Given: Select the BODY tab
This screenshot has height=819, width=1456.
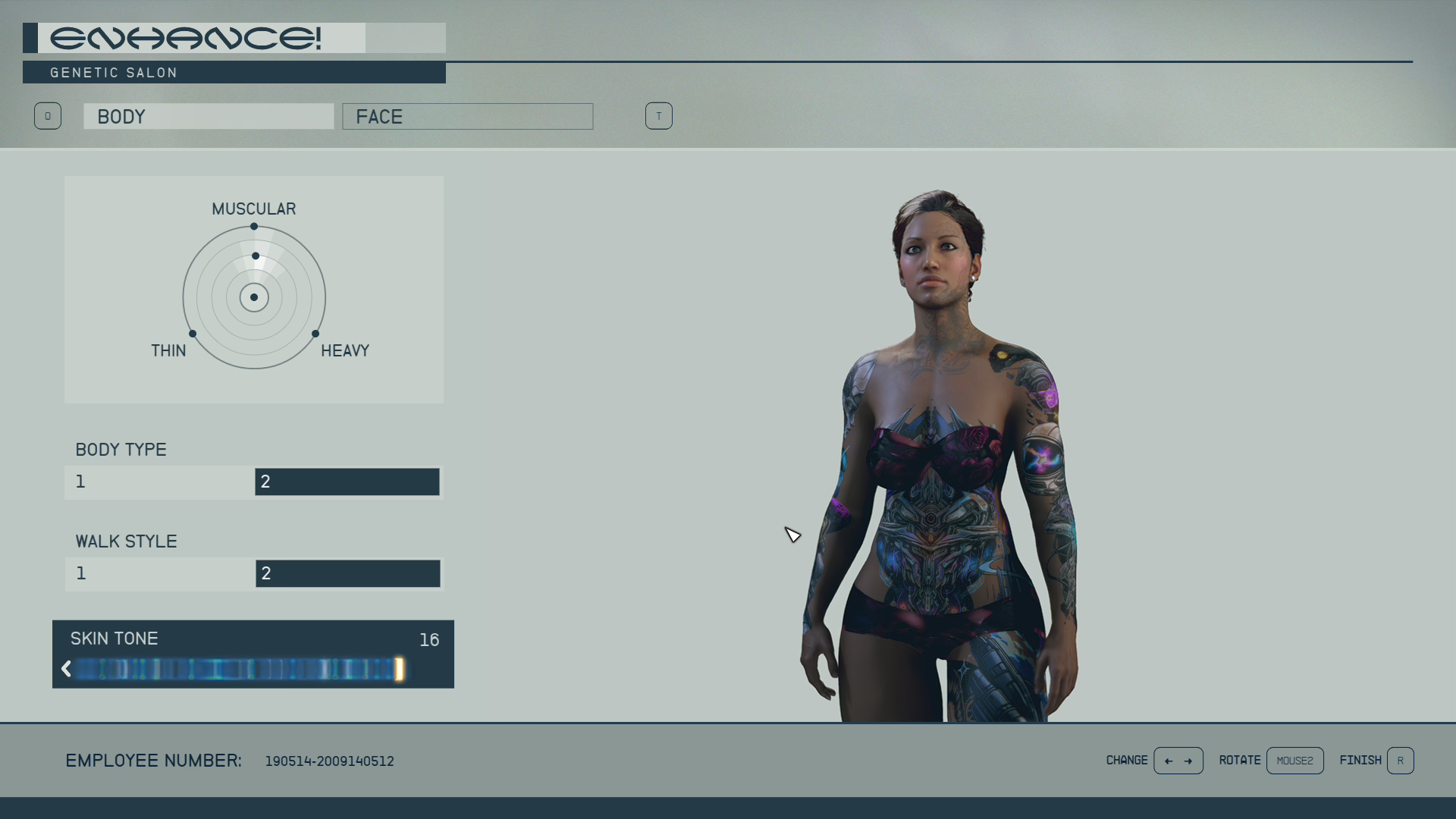Looking at the screenshot, I should pos(209,117).
